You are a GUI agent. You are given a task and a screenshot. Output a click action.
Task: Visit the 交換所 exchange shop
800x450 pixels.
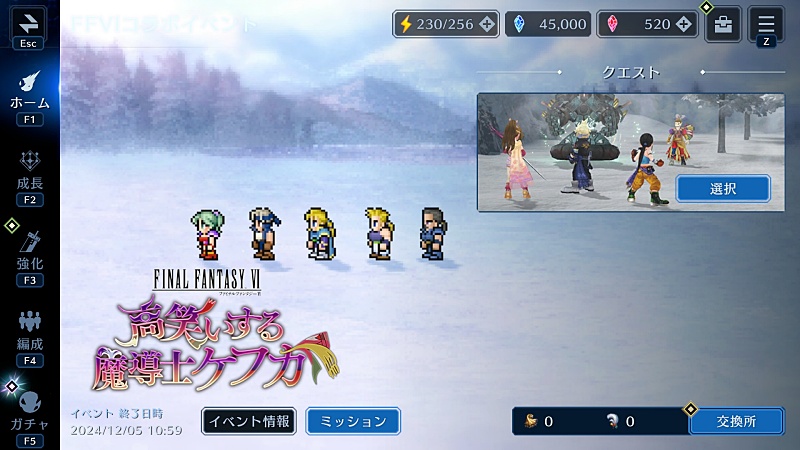(x=736, y=421)
